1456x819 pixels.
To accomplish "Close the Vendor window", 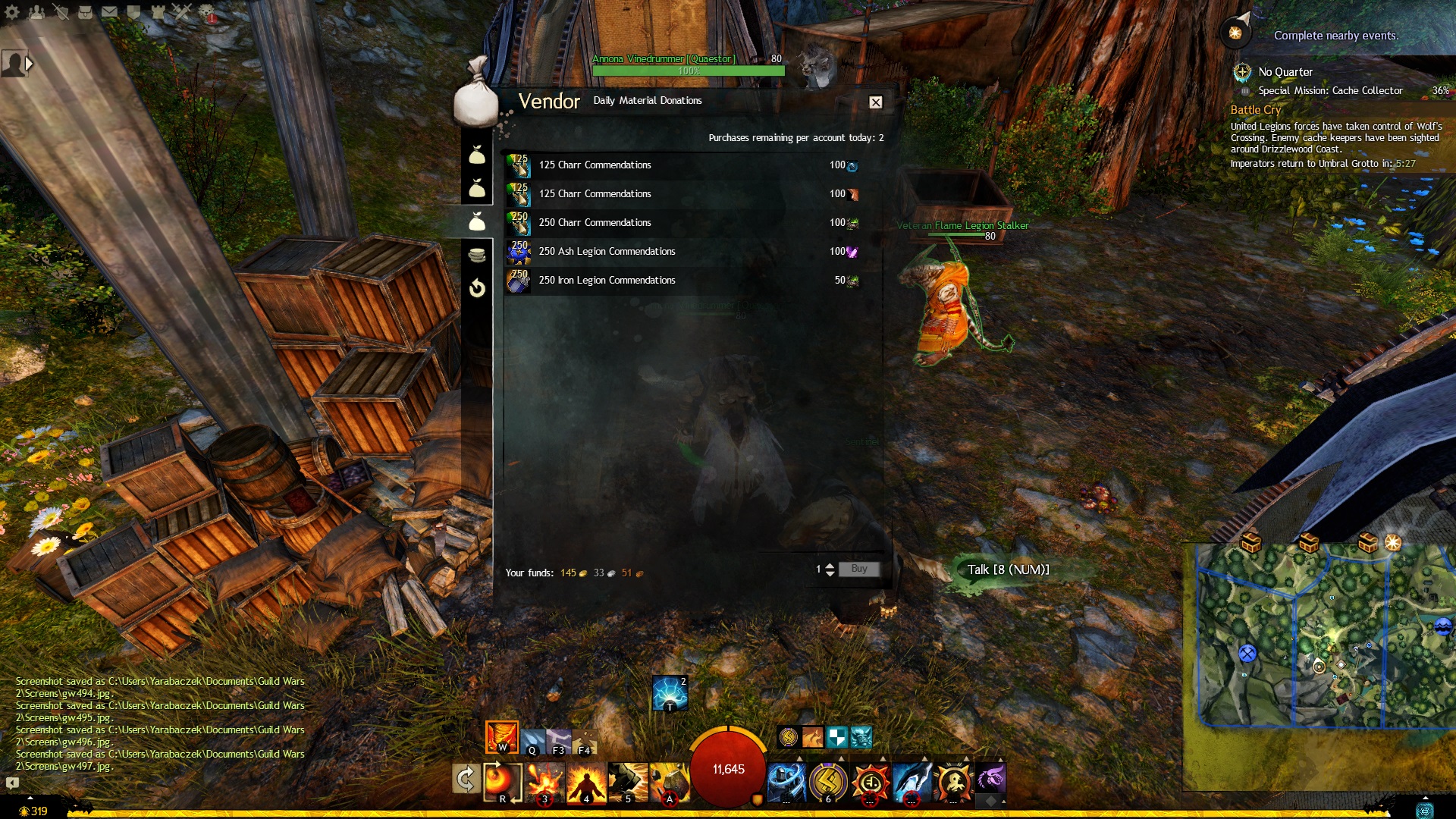I will (875, 102).
